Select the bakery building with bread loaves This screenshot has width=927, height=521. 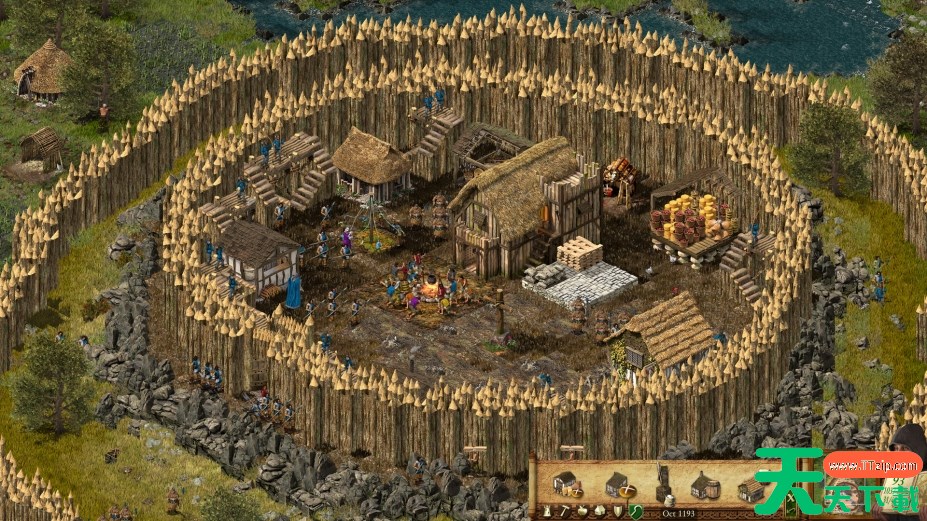coord(566,484)
